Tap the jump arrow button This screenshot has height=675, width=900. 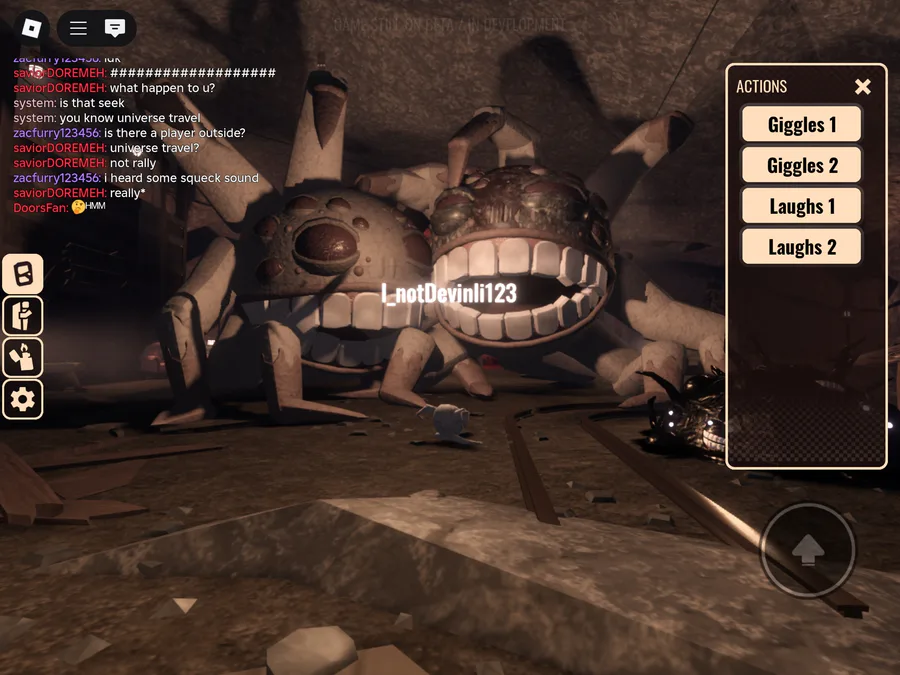[808, 550]
